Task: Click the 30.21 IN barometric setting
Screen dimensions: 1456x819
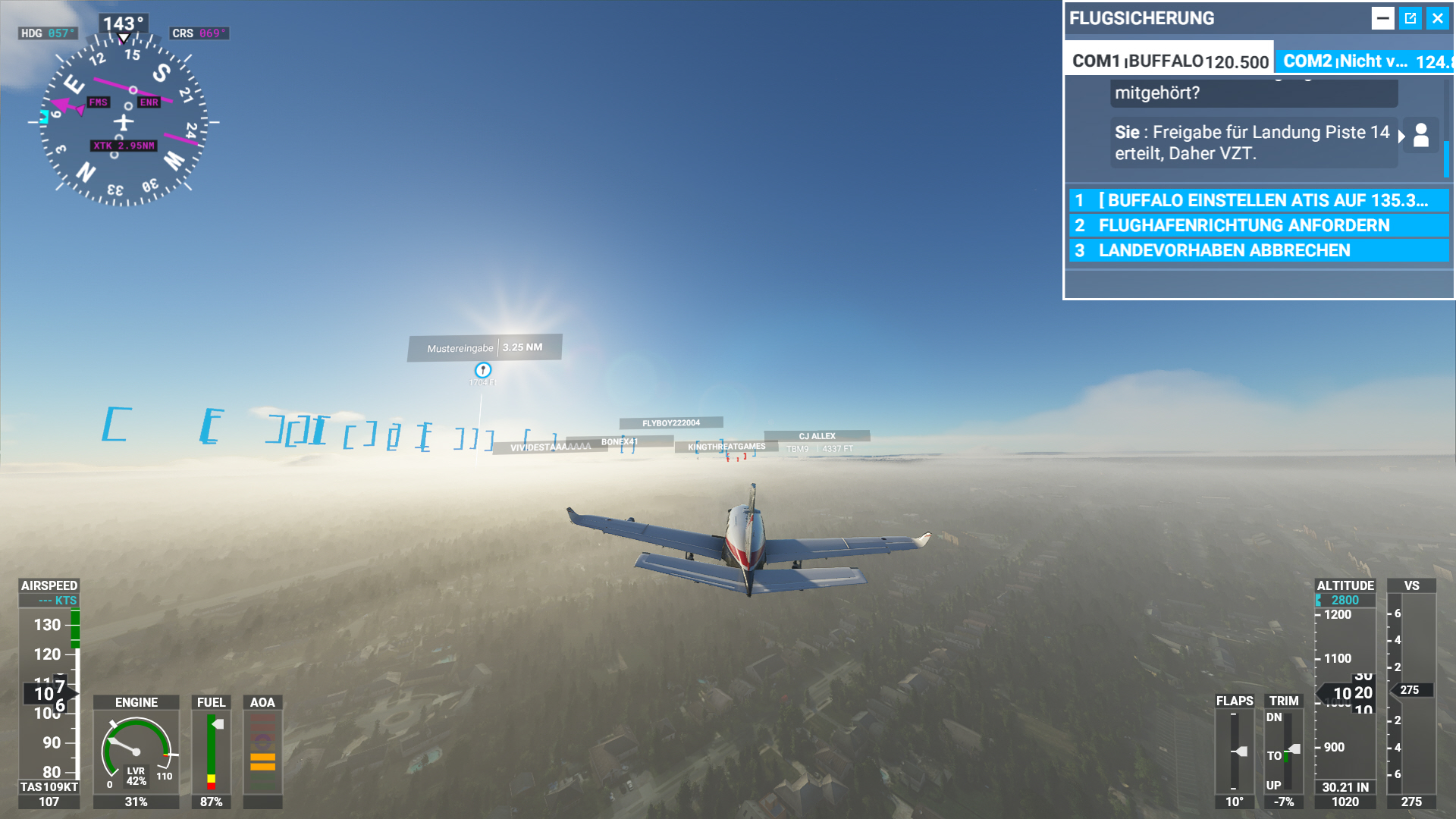Action: click(x=1345, y=787)
